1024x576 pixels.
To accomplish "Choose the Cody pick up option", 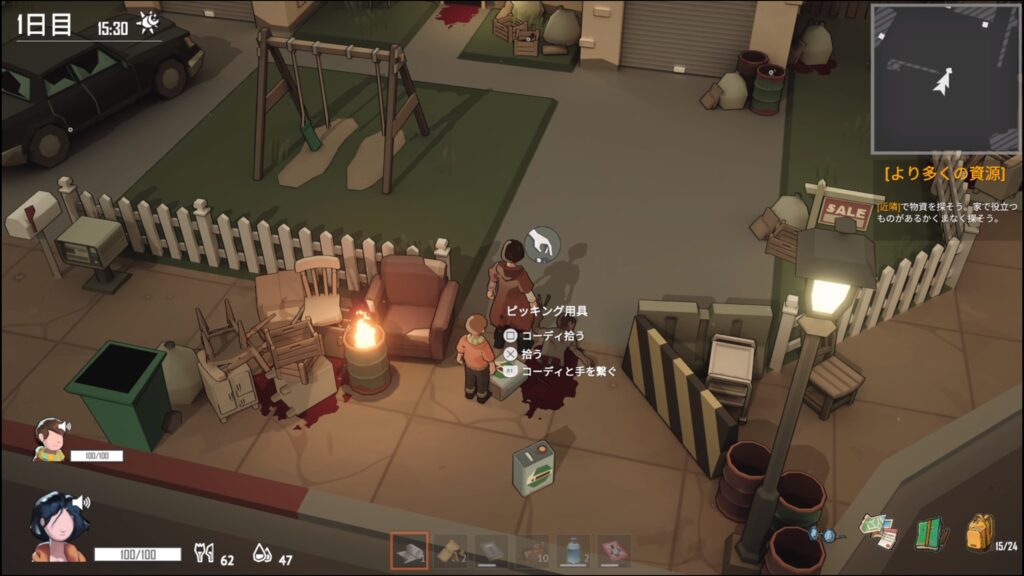I will tap(552, 336).
